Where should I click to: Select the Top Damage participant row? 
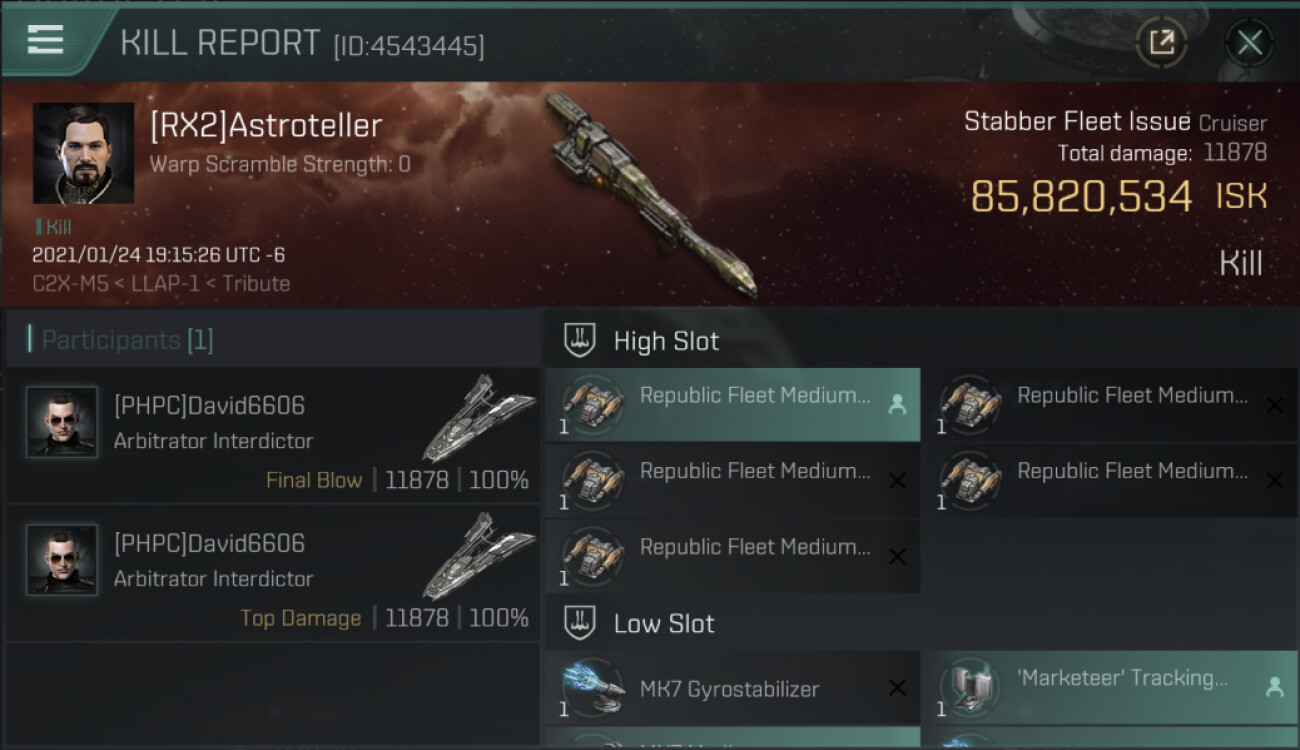point(273,573)
